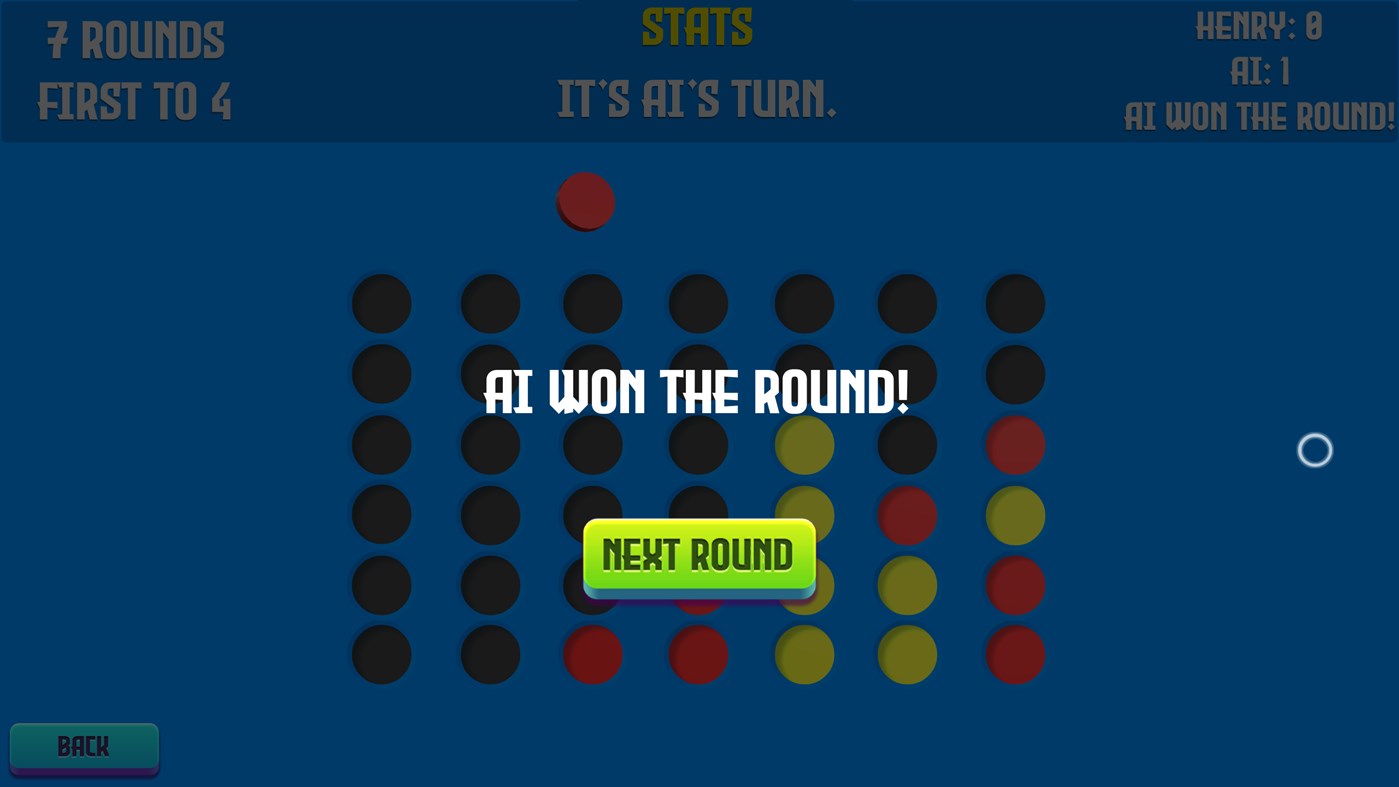
Task: Click the red disc in the bottom row center
Action: click(698, 655)
